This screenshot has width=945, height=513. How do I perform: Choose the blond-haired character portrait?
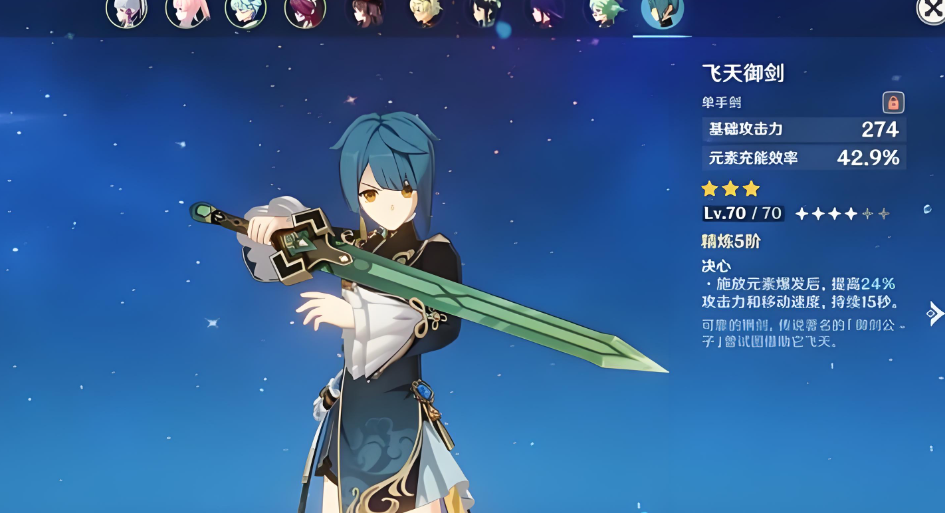point(425,10)
